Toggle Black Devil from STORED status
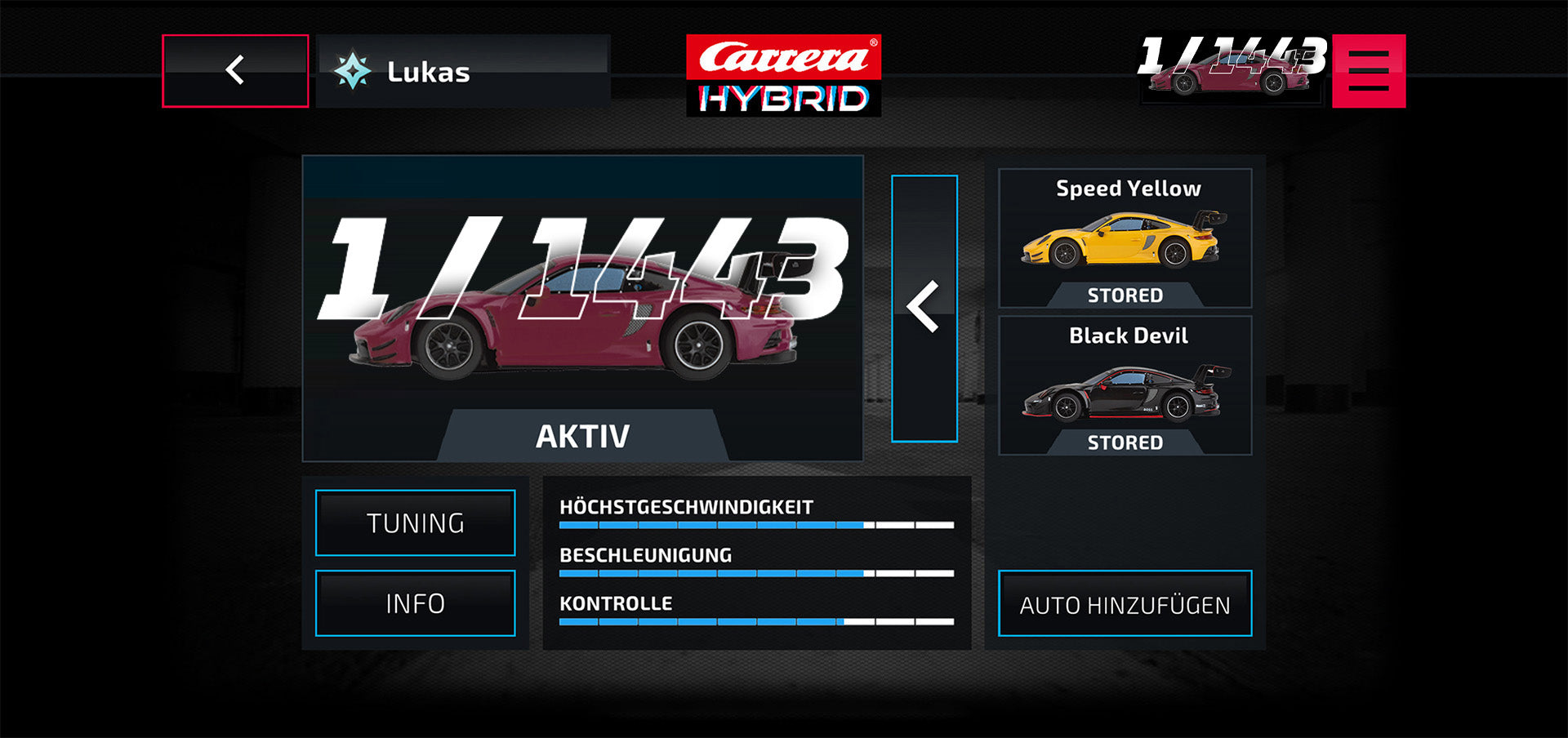Screen dimensions: 1568x738 pyautogui.click(x=1124, y=442)
